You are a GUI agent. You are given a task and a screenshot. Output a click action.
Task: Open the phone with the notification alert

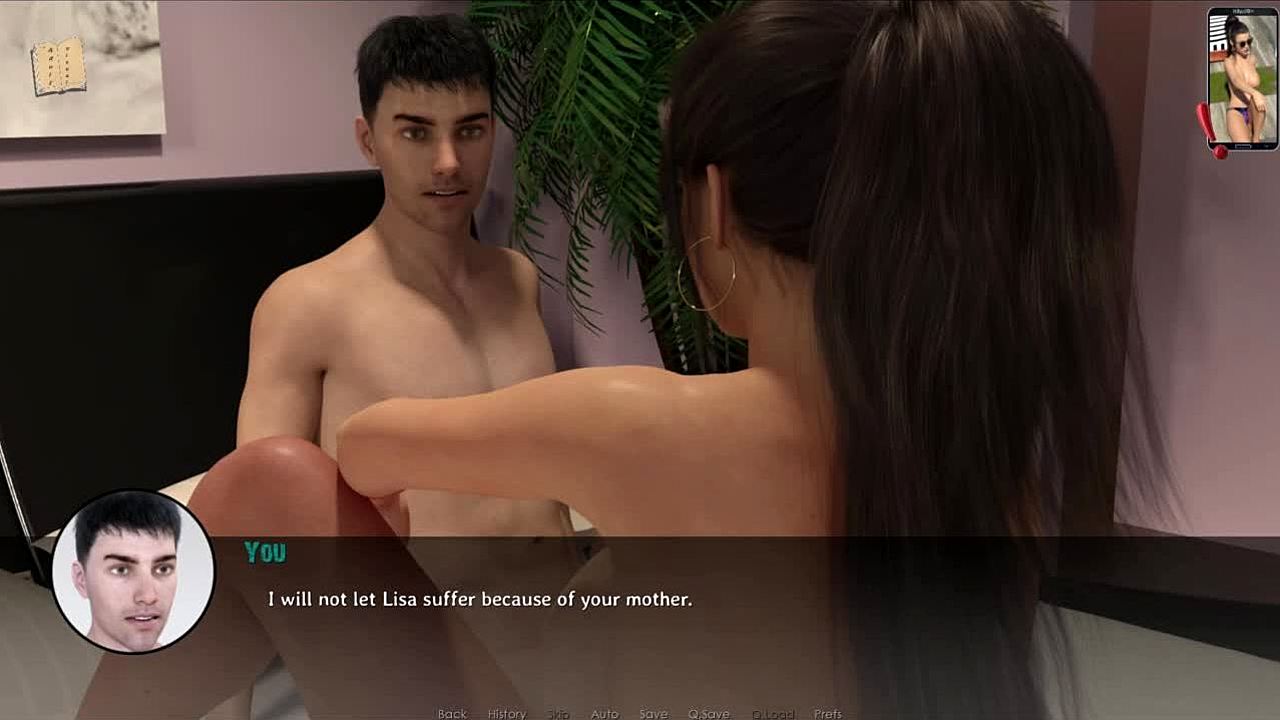pyautogui.click(x=1241, y=79)
